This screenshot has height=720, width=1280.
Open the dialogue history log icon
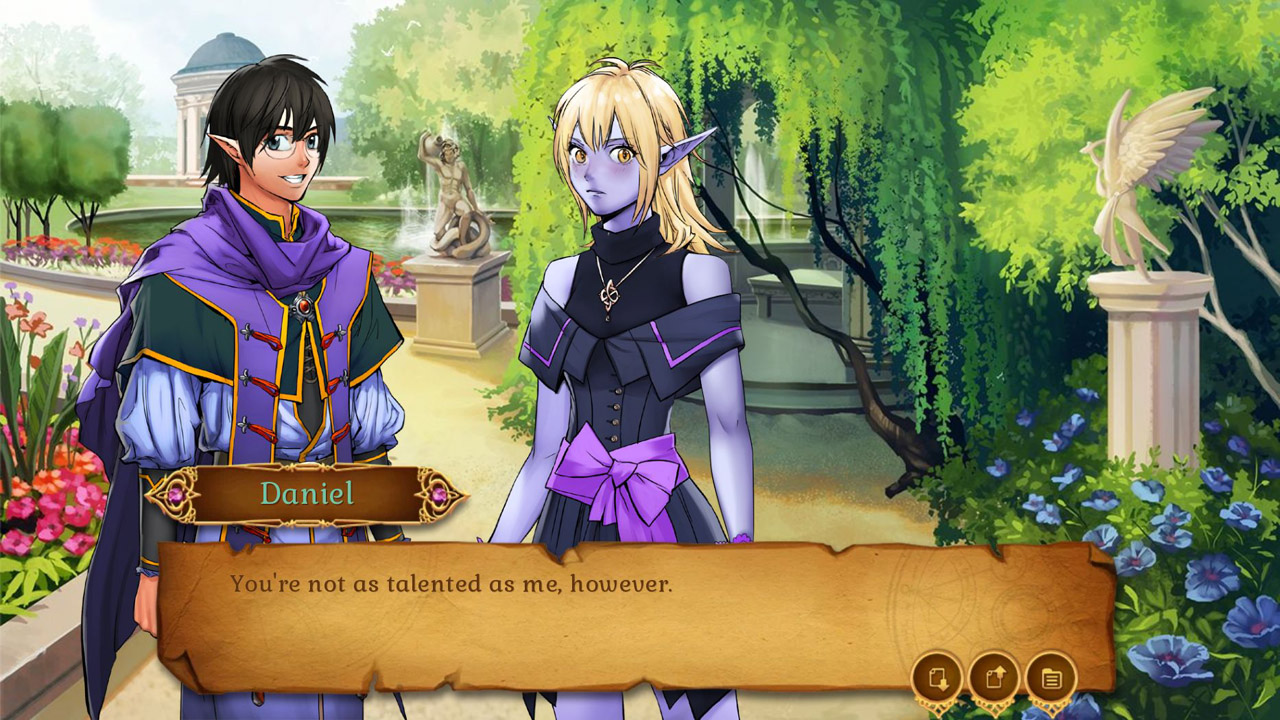tap(1051, 676)
